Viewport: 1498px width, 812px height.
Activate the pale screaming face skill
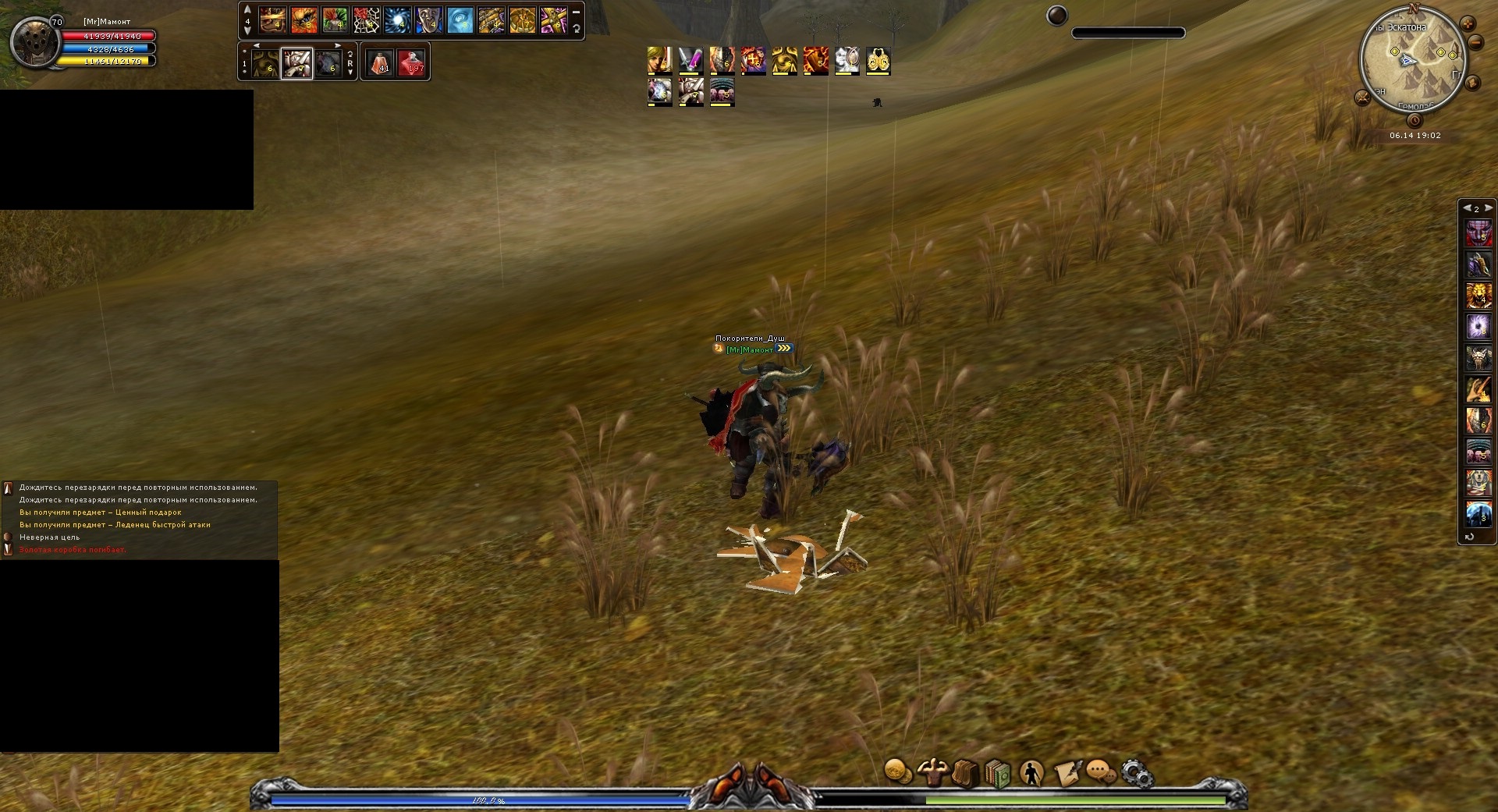coord(428,20)
